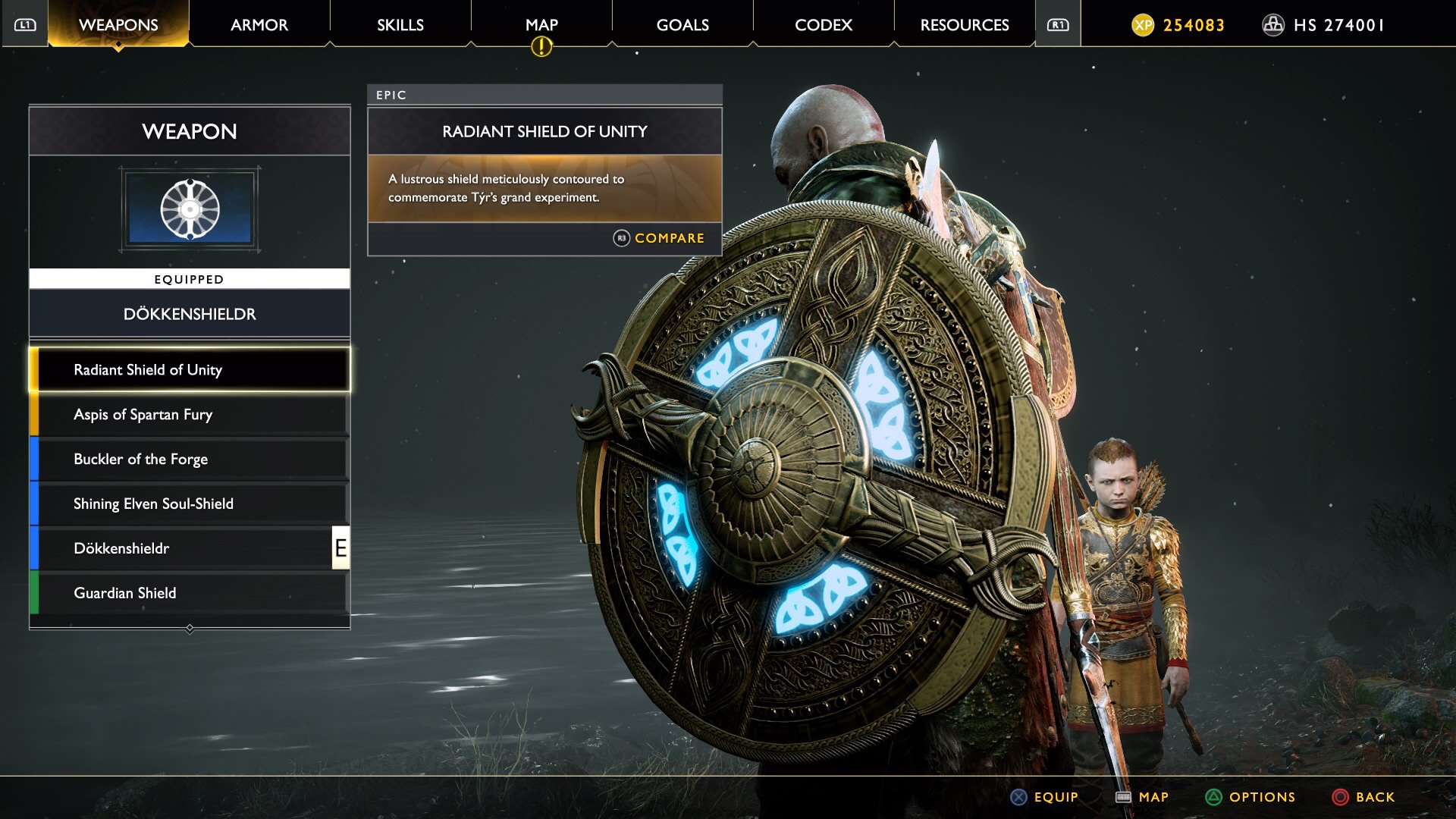Go back from the weapon menu

[1363, 797]
